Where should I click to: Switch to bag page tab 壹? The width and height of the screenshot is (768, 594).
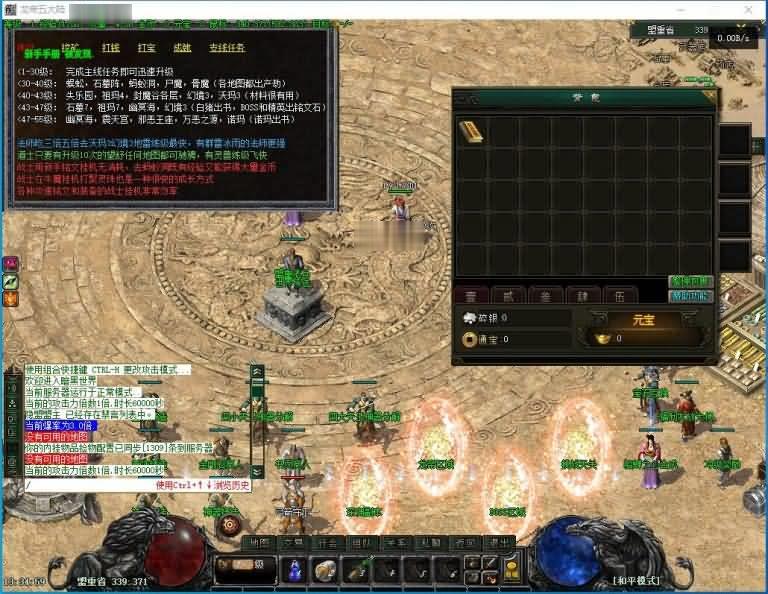click(x=471, y=295)
